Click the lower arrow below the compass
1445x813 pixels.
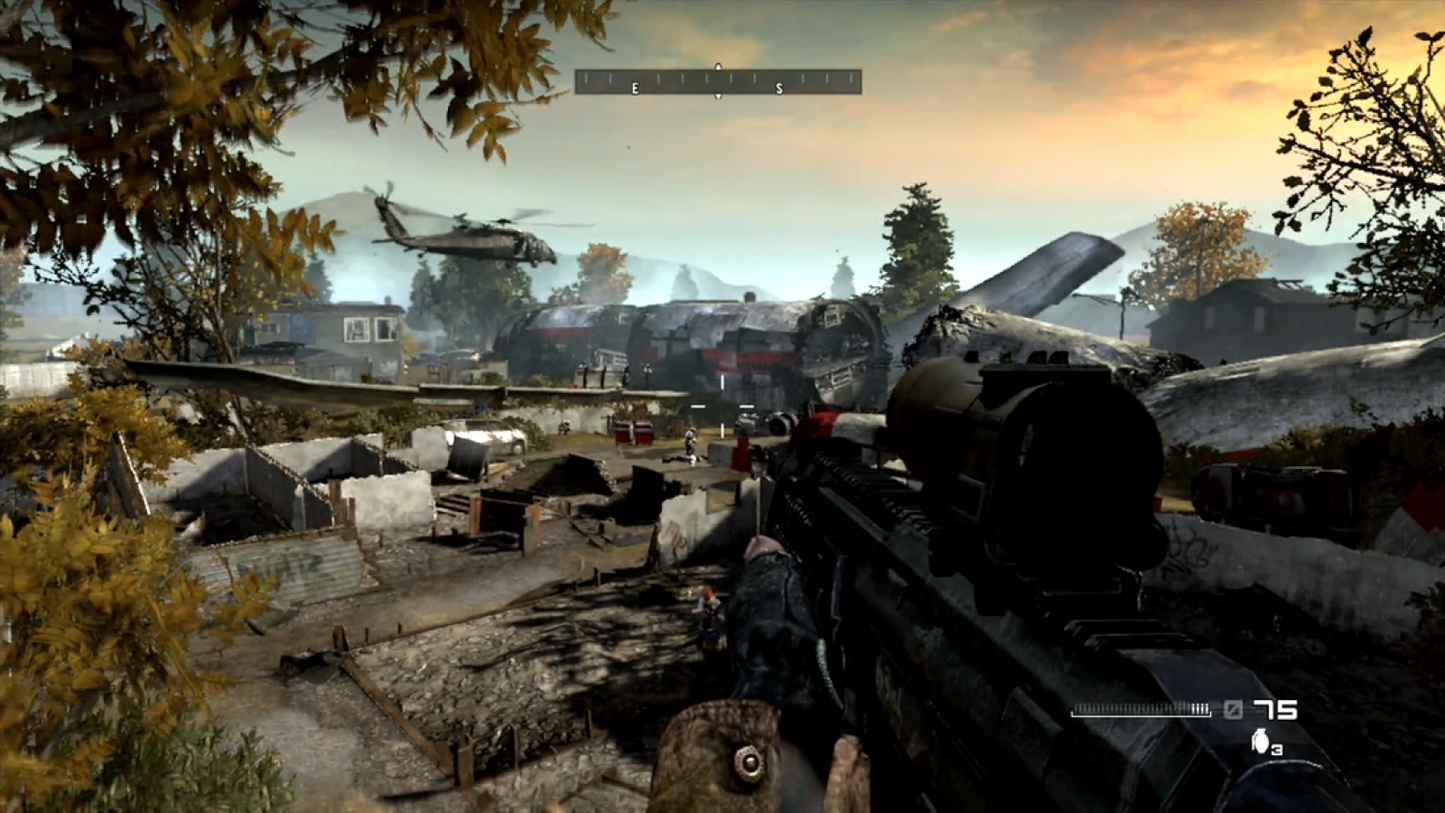(718, 96)
